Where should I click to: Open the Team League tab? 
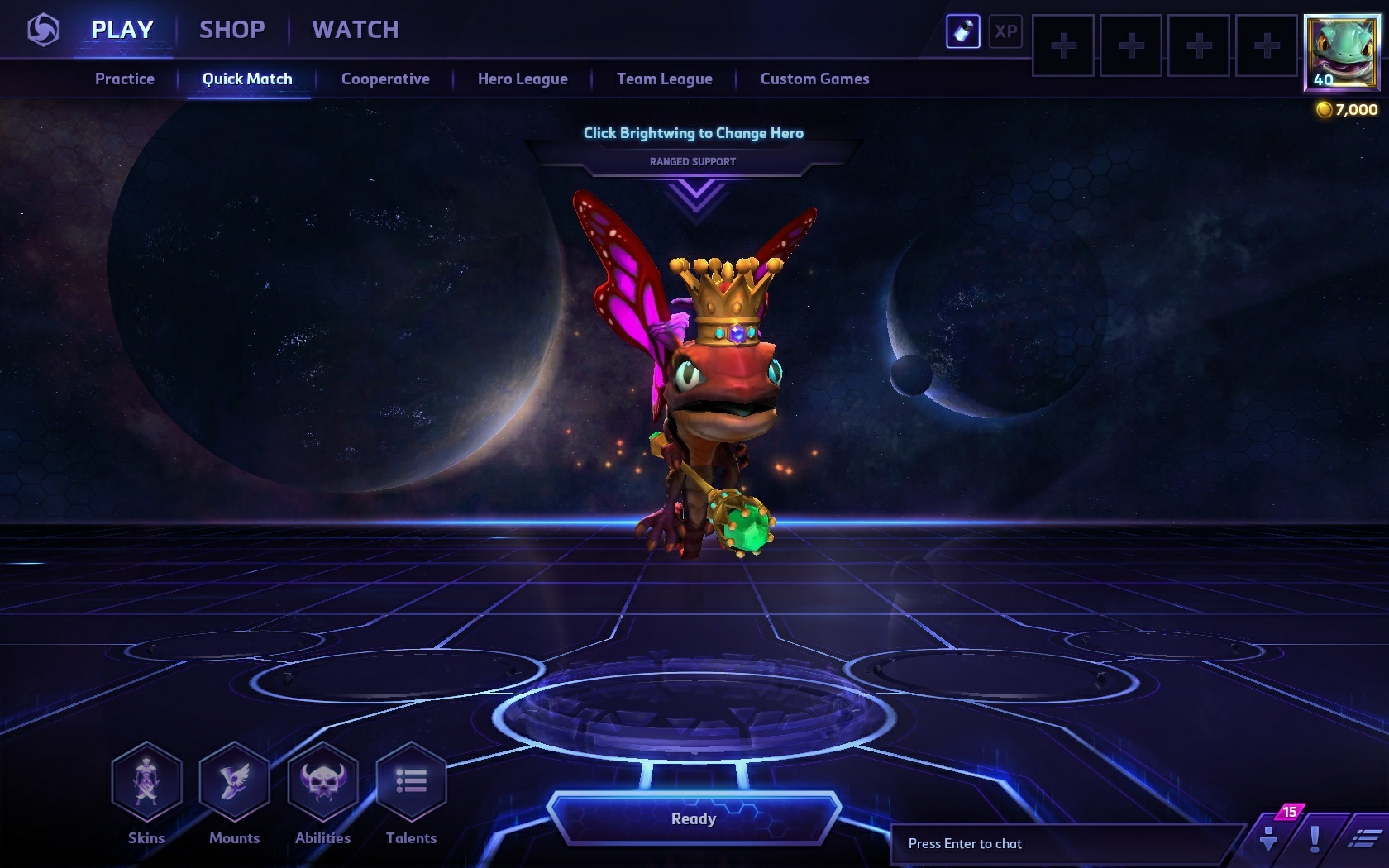coord(664,79)
